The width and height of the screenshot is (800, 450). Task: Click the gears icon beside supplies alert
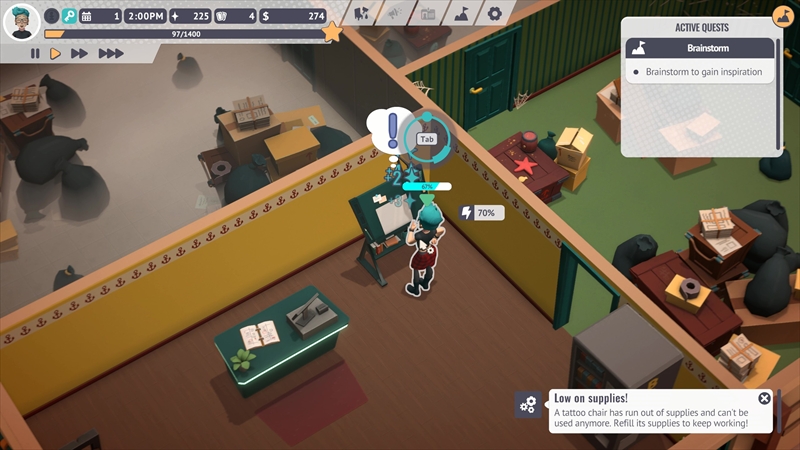point(527,405)
